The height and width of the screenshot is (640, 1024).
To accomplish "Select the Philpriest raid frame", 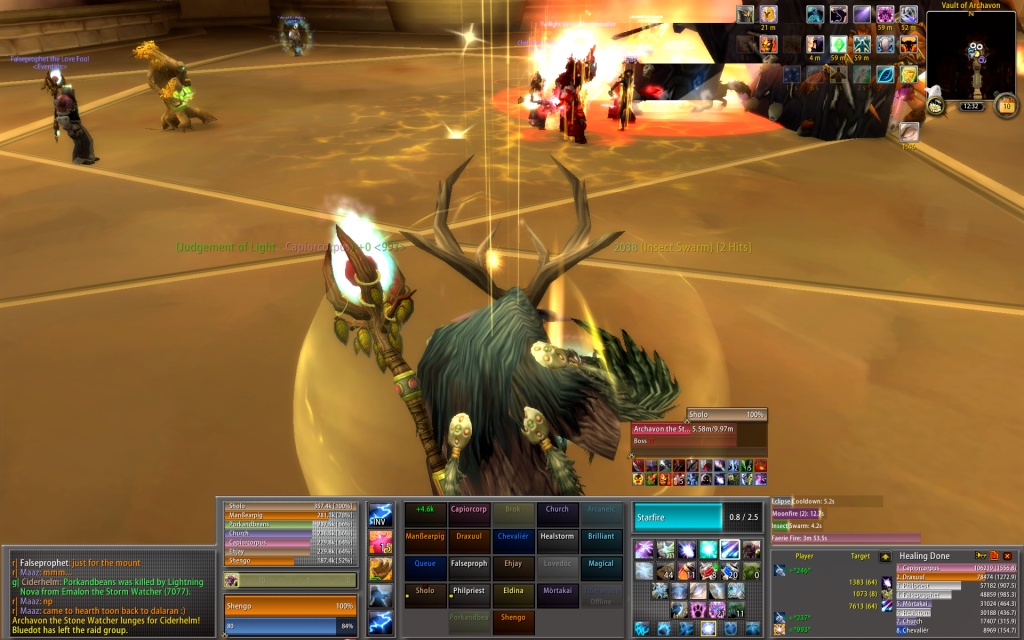I will click(469, 591).
